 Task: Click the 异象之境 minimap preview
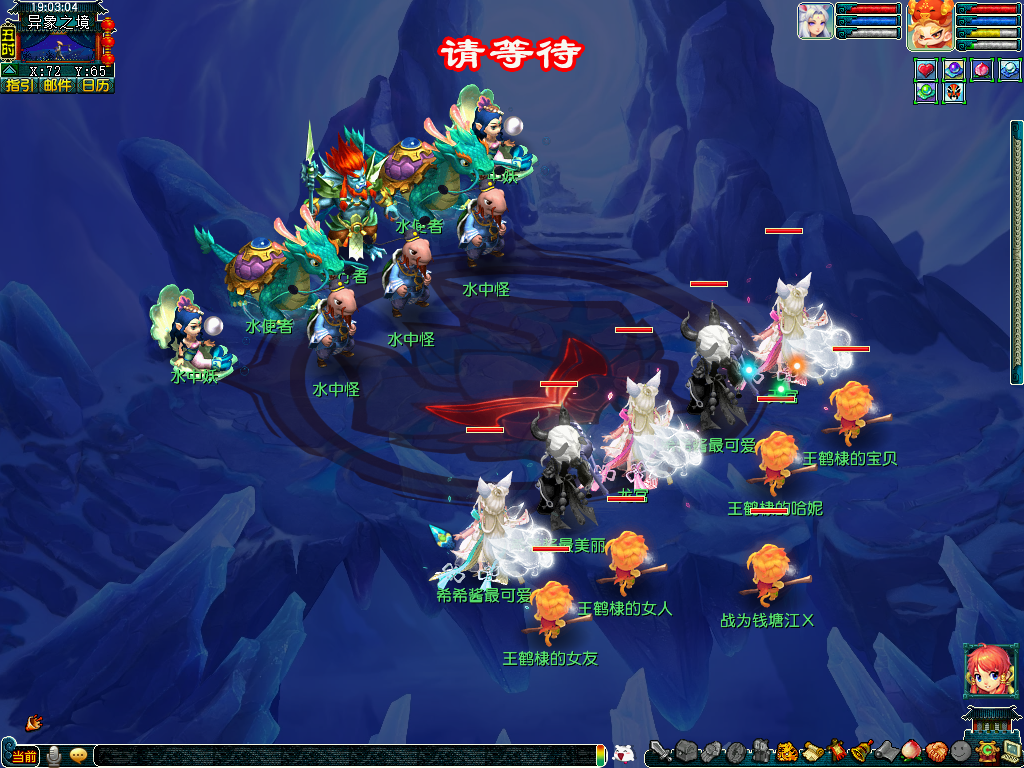point(58,47)
